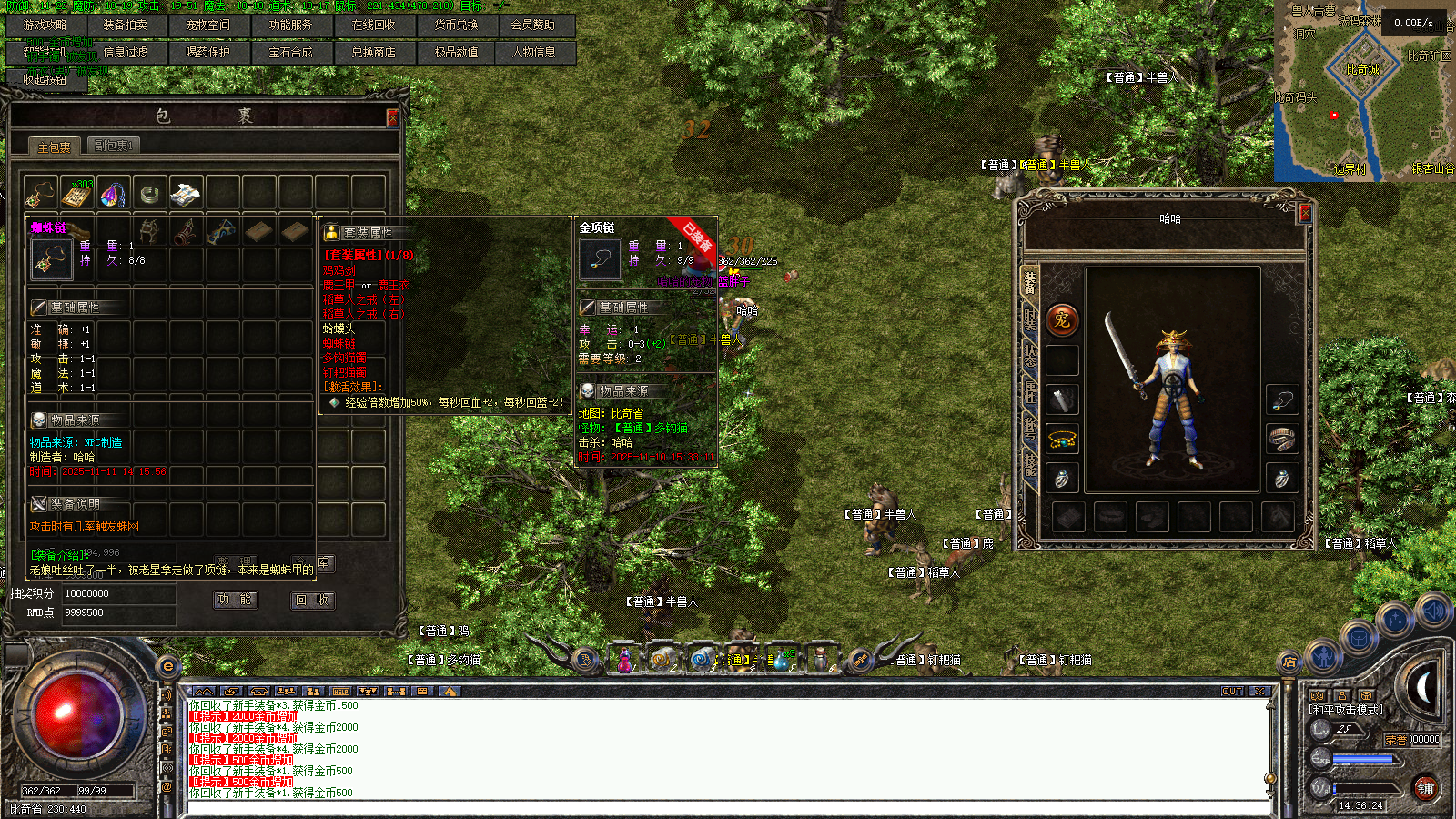Open the 游戏攻略 game guide menu
Screen dimensions: 1456x819
(x=45, y=25)
